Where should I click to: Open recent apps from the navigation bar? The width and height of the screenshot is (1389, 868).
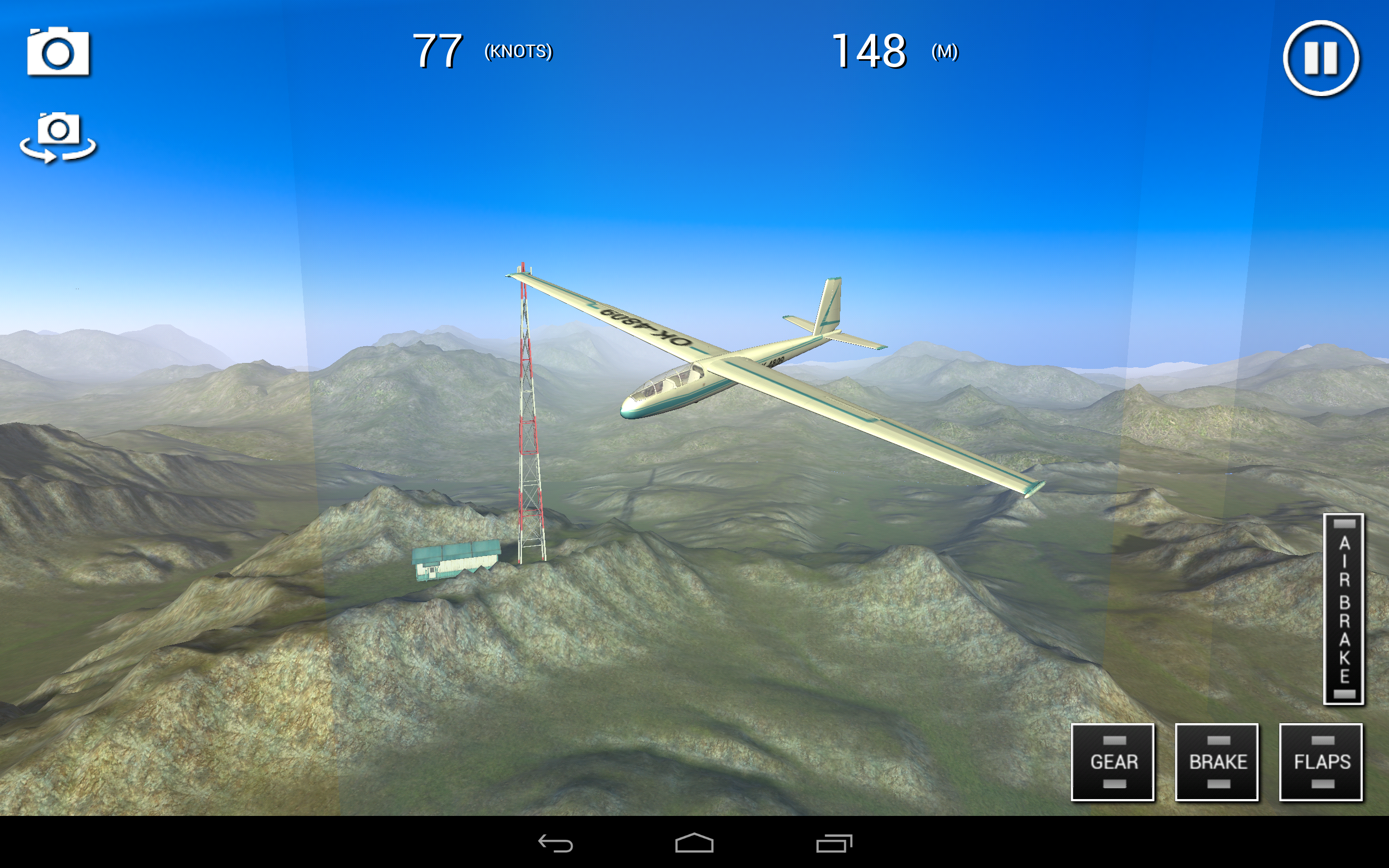pos(833,844)
